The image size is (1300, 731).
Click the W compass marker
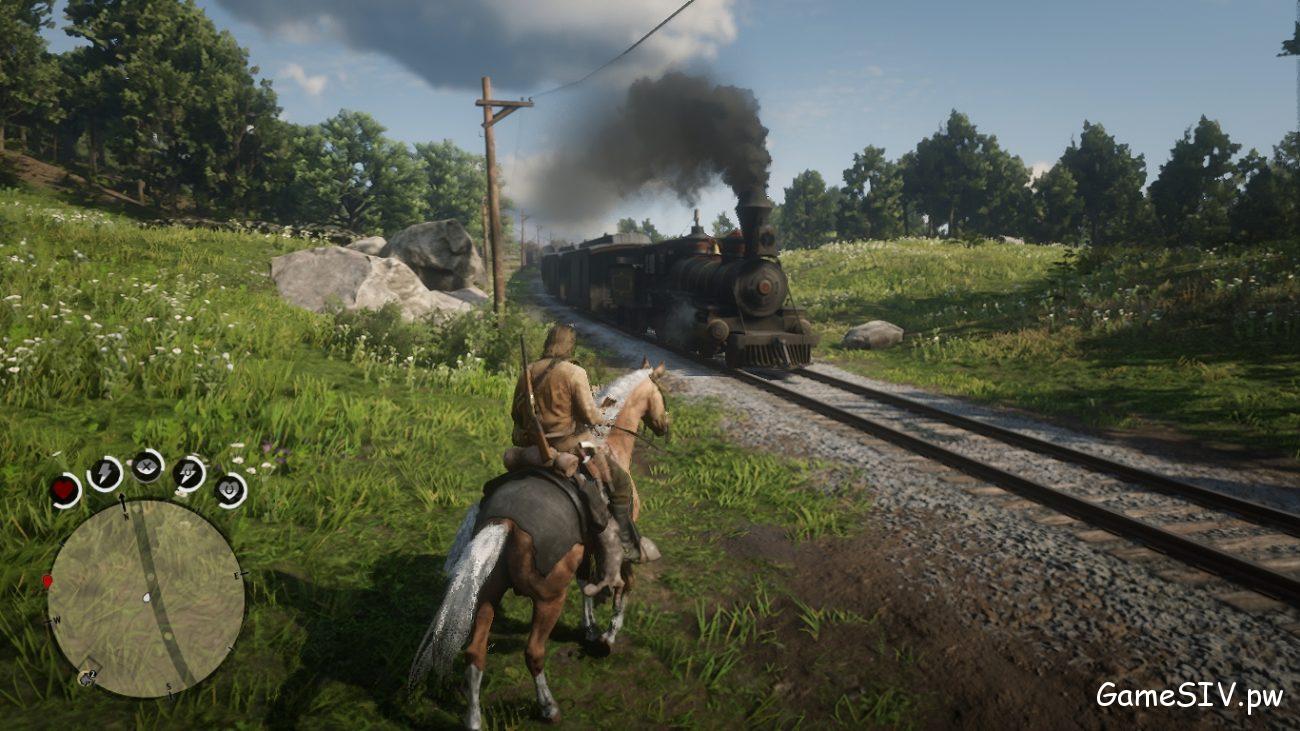click(x=56, y=619)
